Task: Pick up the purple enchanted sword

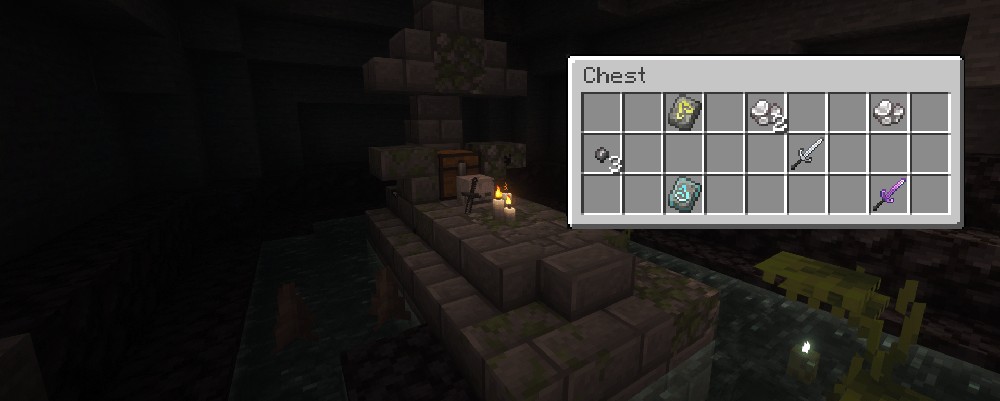Action: 888,194
